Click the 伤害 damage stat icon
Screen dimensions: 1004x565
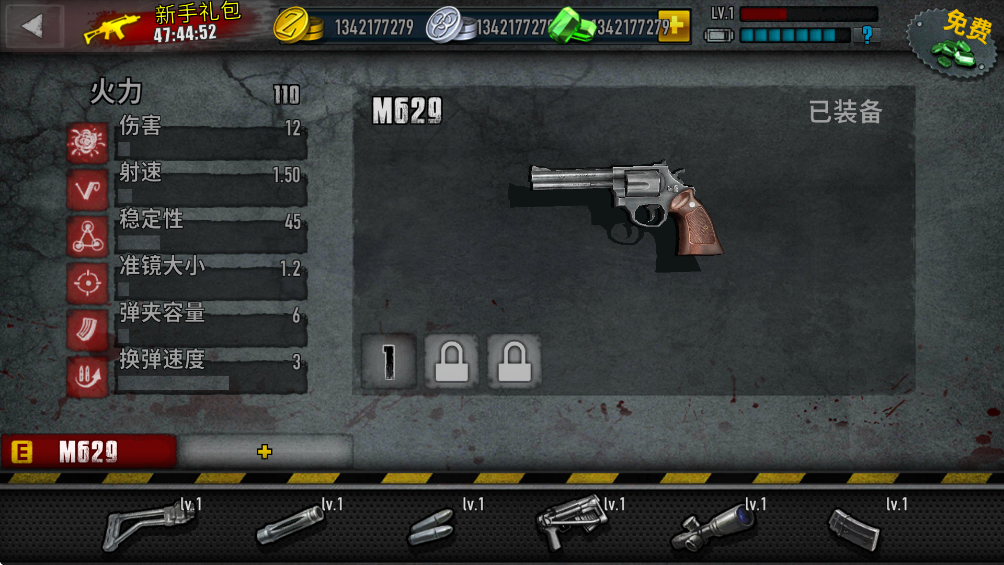87,142
